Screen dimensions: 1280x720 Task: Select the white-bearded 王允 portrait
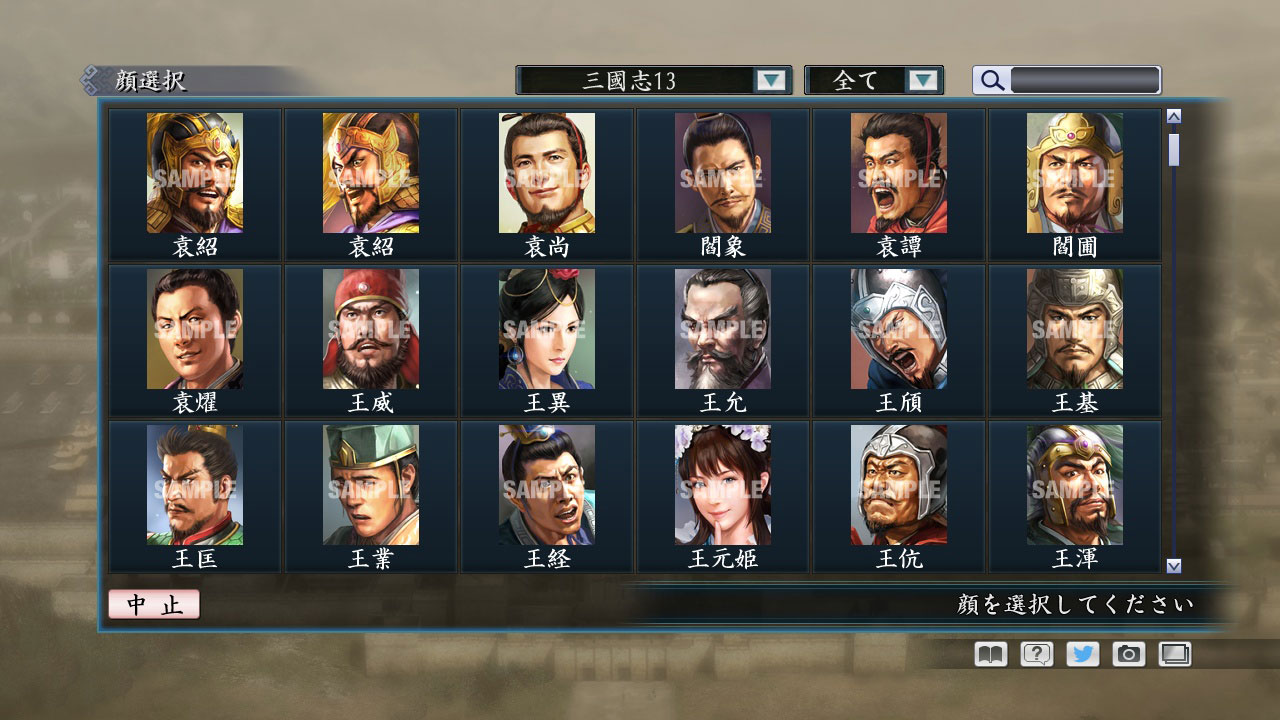(x=722, y=329)
